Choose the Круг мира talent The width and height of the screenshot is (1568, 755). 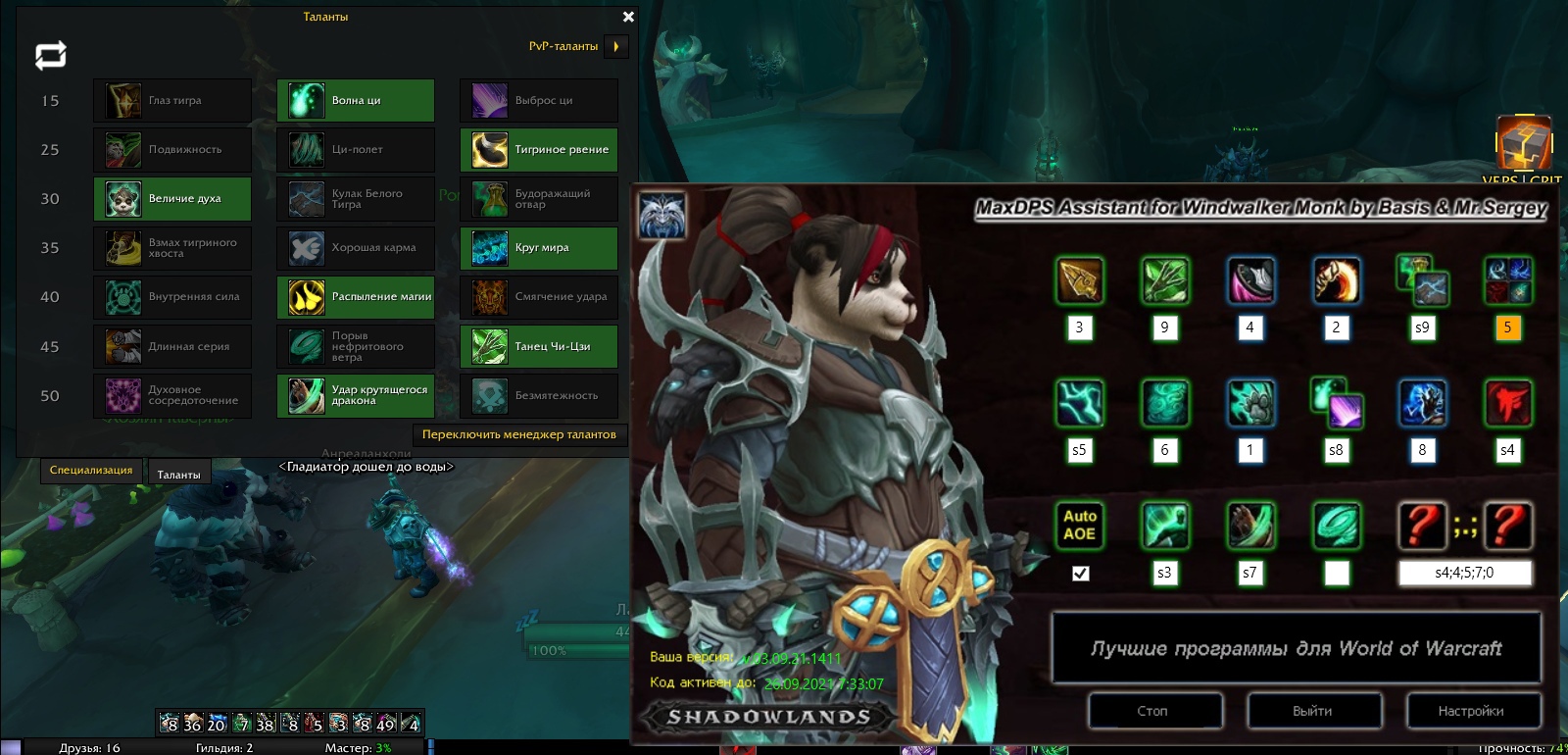coord(539,247)
